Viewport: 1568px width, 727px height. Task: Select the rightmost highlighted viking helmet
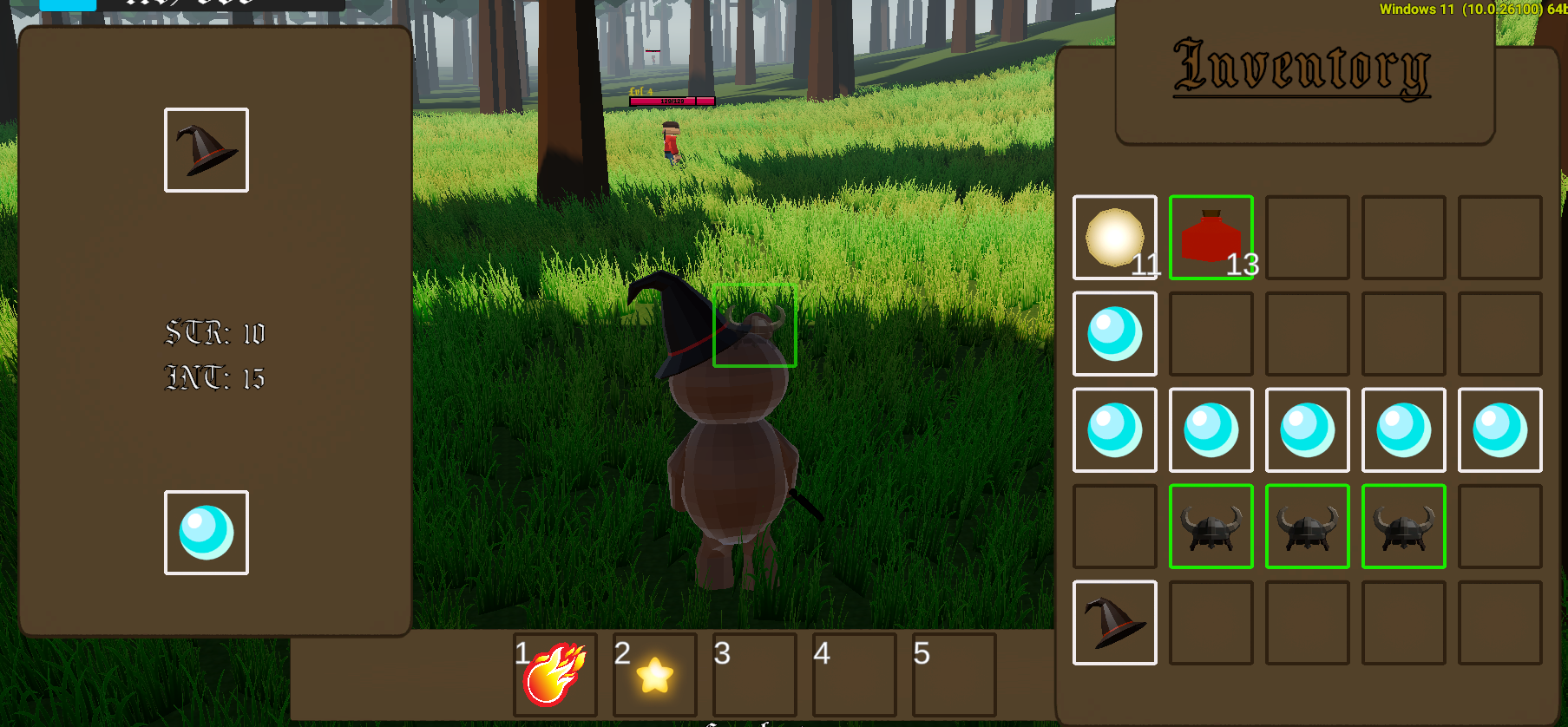[1403, 526]
